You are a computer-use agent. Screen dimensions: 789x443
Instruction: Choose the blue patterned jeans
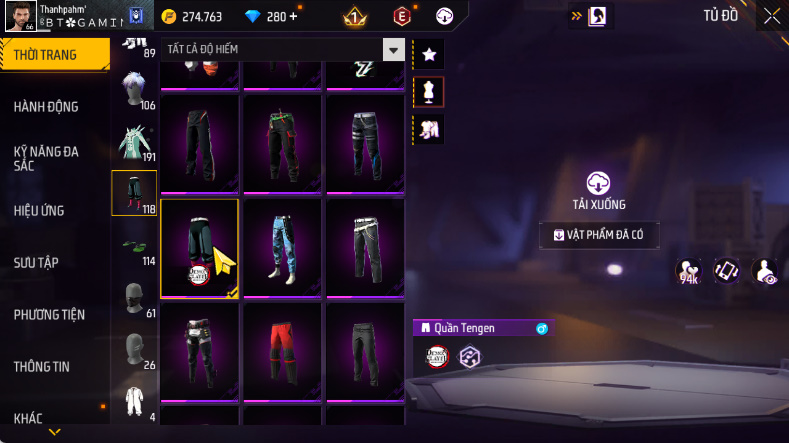[282, 247]
